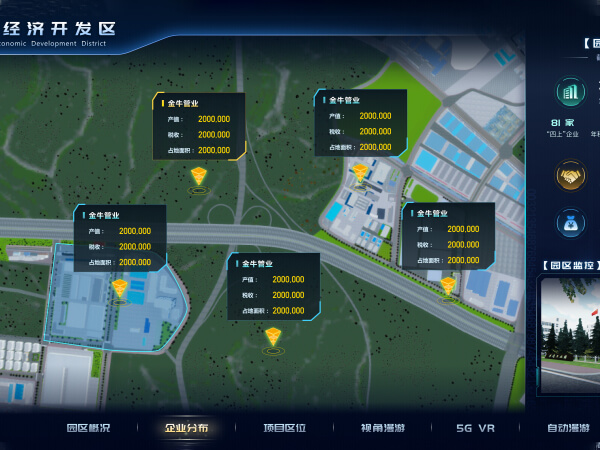Open the 园区概况 tab
The image size is (600, 450).
tap(89, 428)
